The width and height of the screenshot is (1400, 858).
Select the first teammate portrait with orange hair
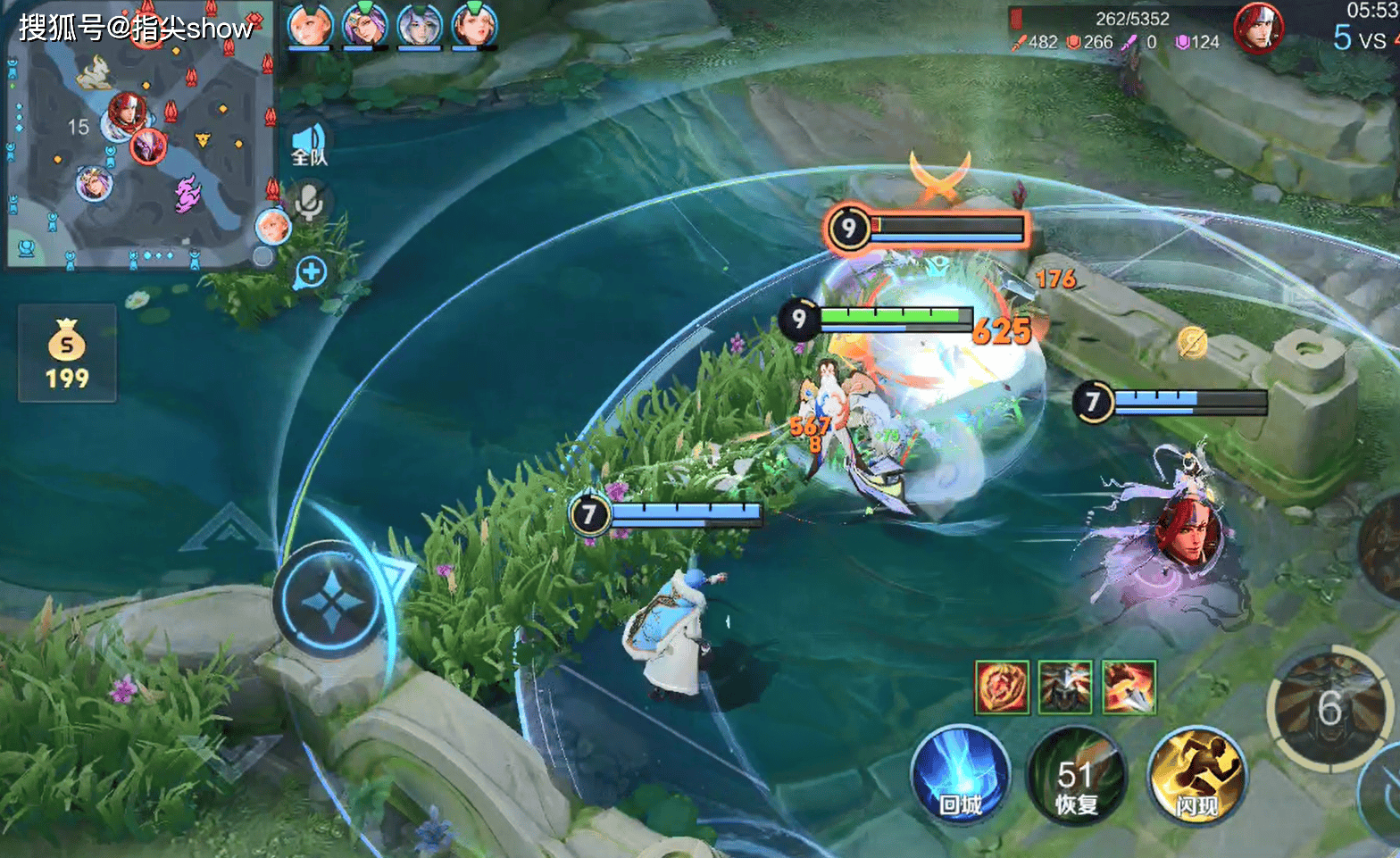(310, 25)
